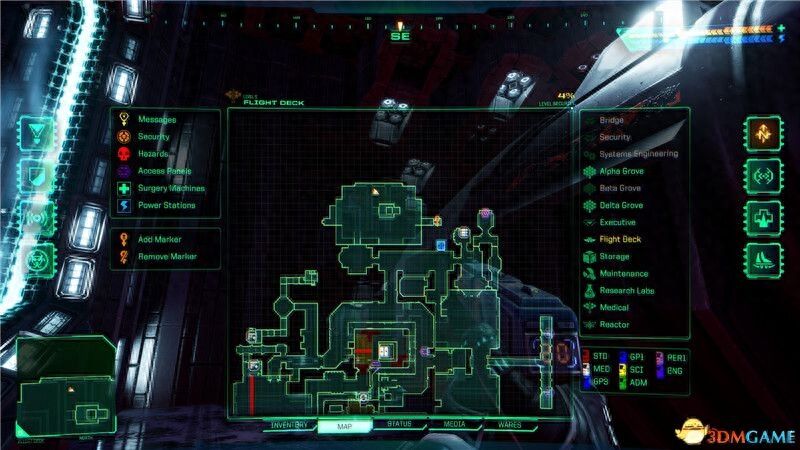Toggle Power Stations legend entry
This screenshot has width=800, height=450.
(x=165, y=205)
